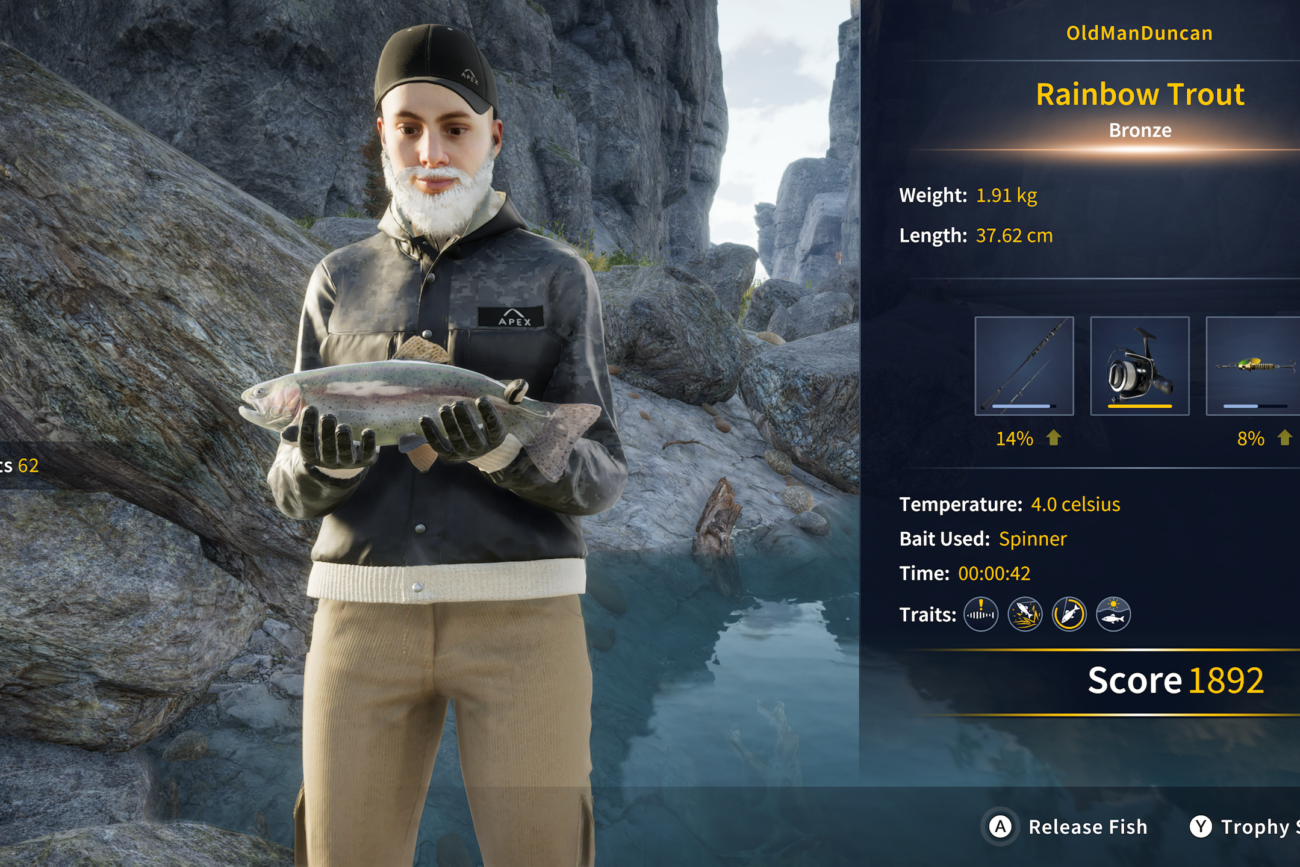
Task: Inspect the sun over fish trait icon
Action: coord(1113,614)
